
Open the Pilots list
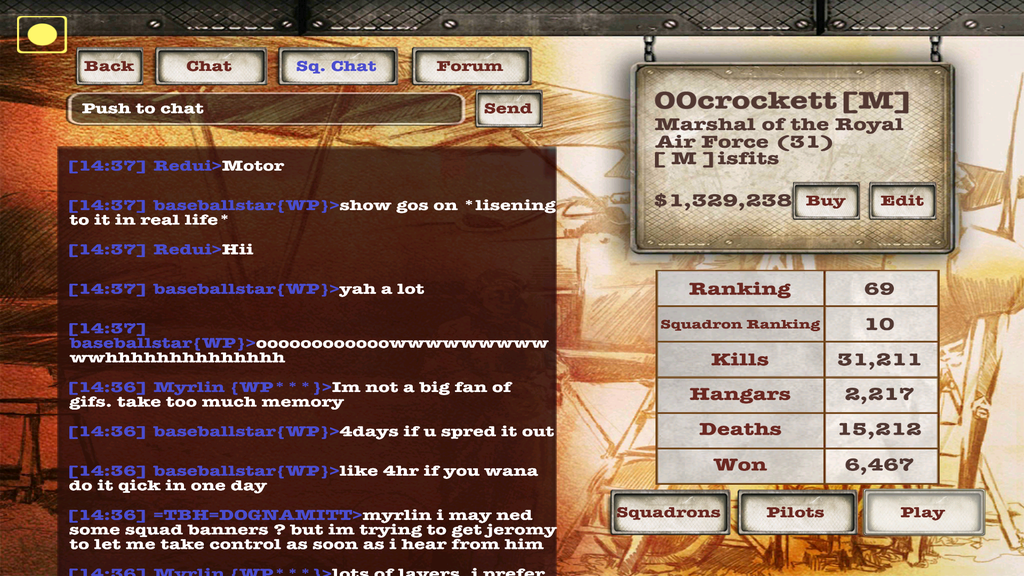coord(796,513)
